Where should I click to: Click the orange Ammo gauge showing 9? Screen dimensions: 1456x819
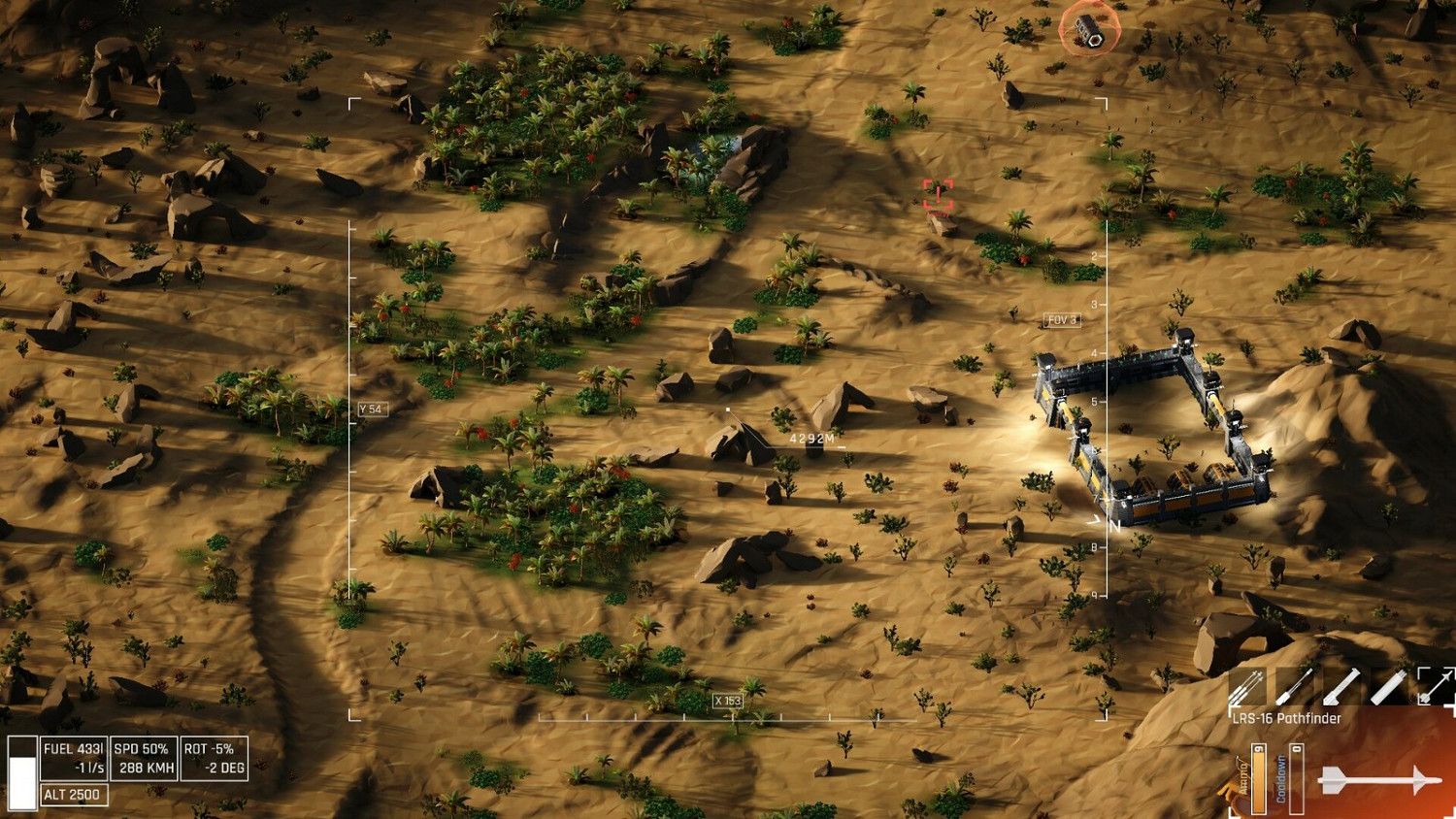[x=1259, y=778]
